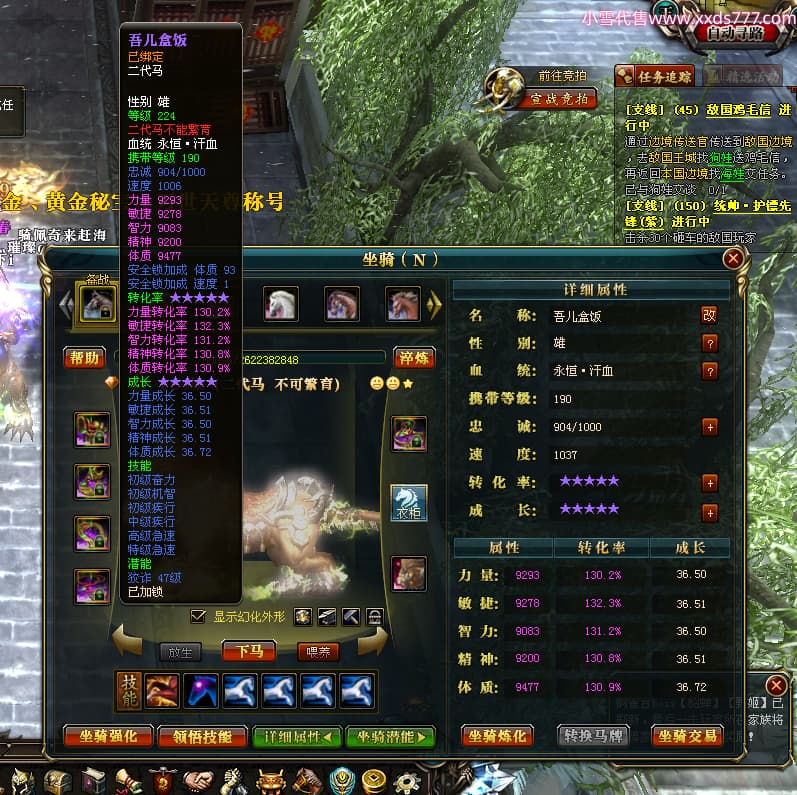Screen dimensions: 797x795
Task: Select the 自动寻路 auto-path button
Action: (x=742, y=33)
